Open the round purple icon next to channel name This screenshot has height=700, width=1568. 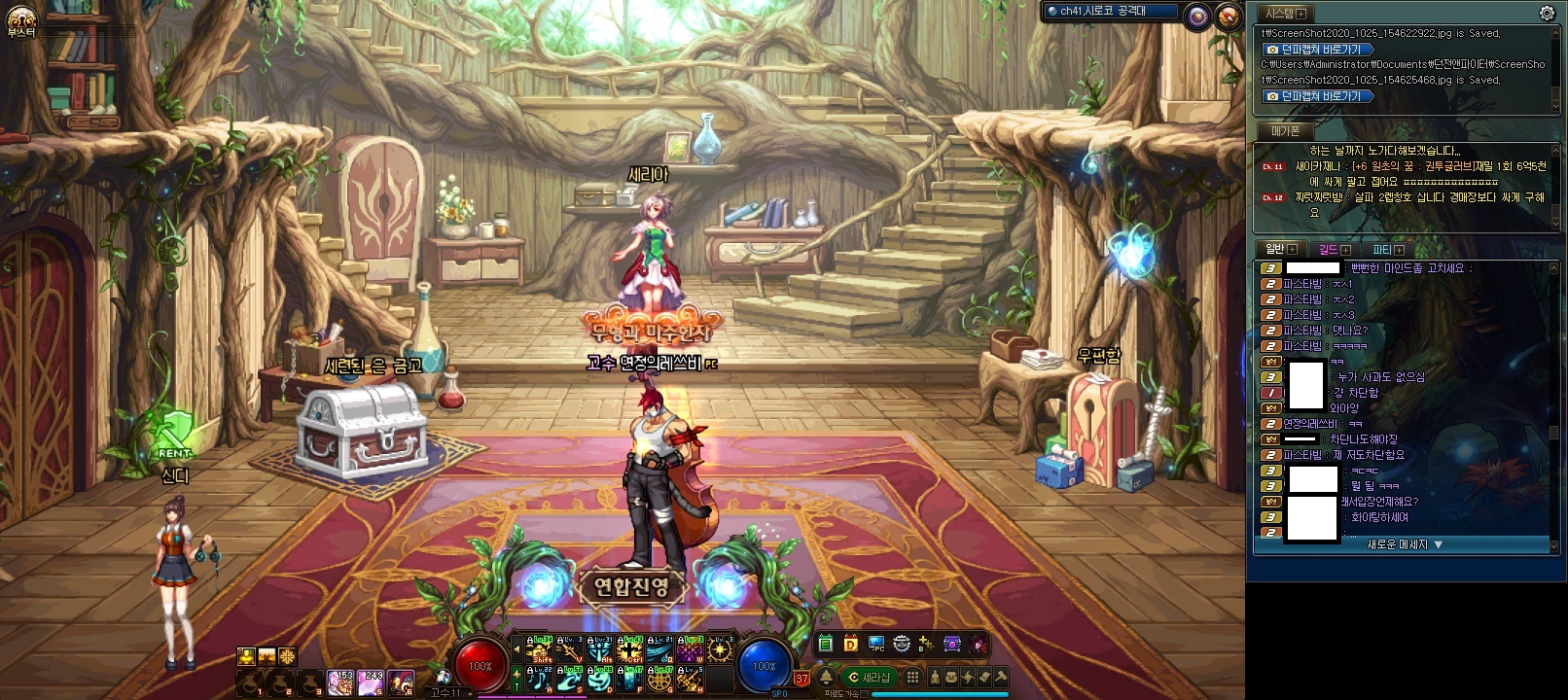tap(1197, 15)
